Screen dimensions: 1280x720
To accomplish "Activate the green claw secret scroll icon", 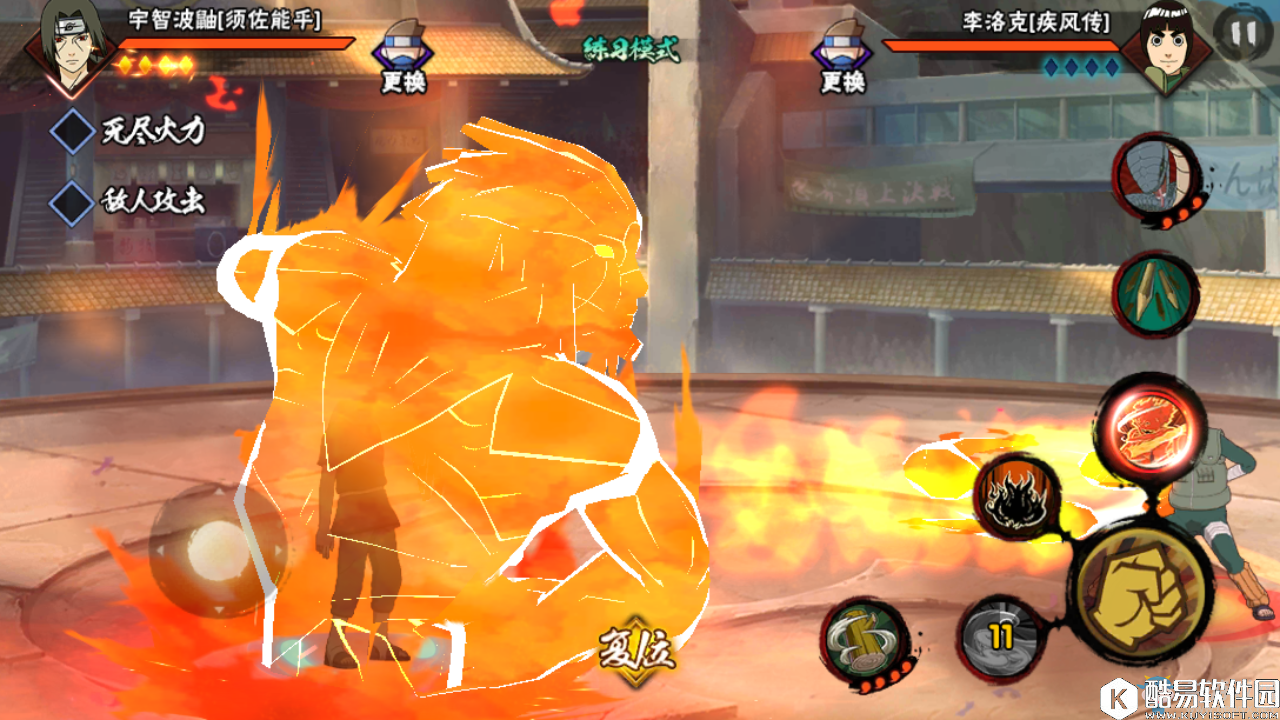I will tap(1155, 293).
